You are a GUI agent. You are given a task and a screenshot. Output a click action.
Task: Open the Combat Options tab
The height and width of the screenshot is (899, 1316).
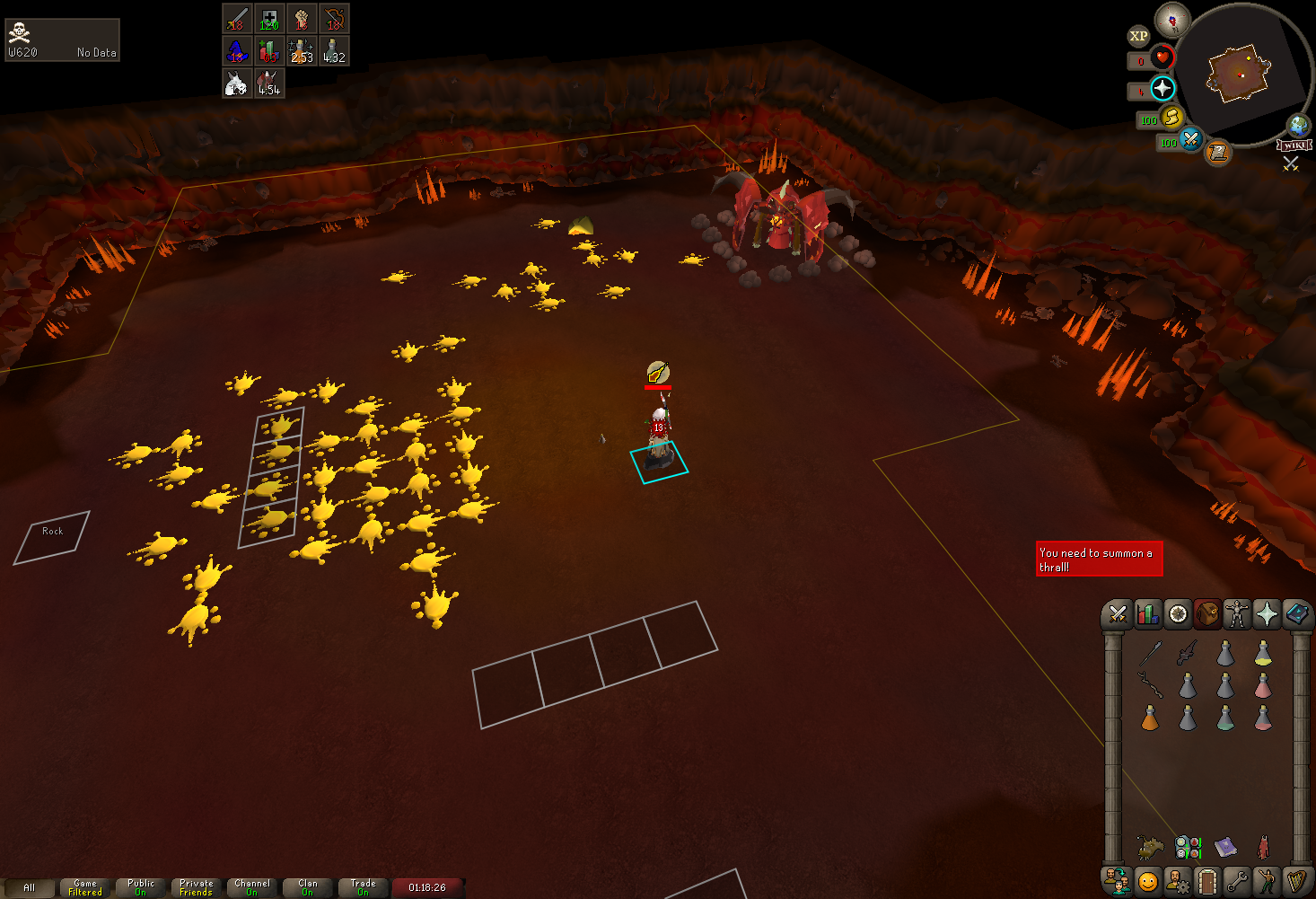(x=1118, y=614)
